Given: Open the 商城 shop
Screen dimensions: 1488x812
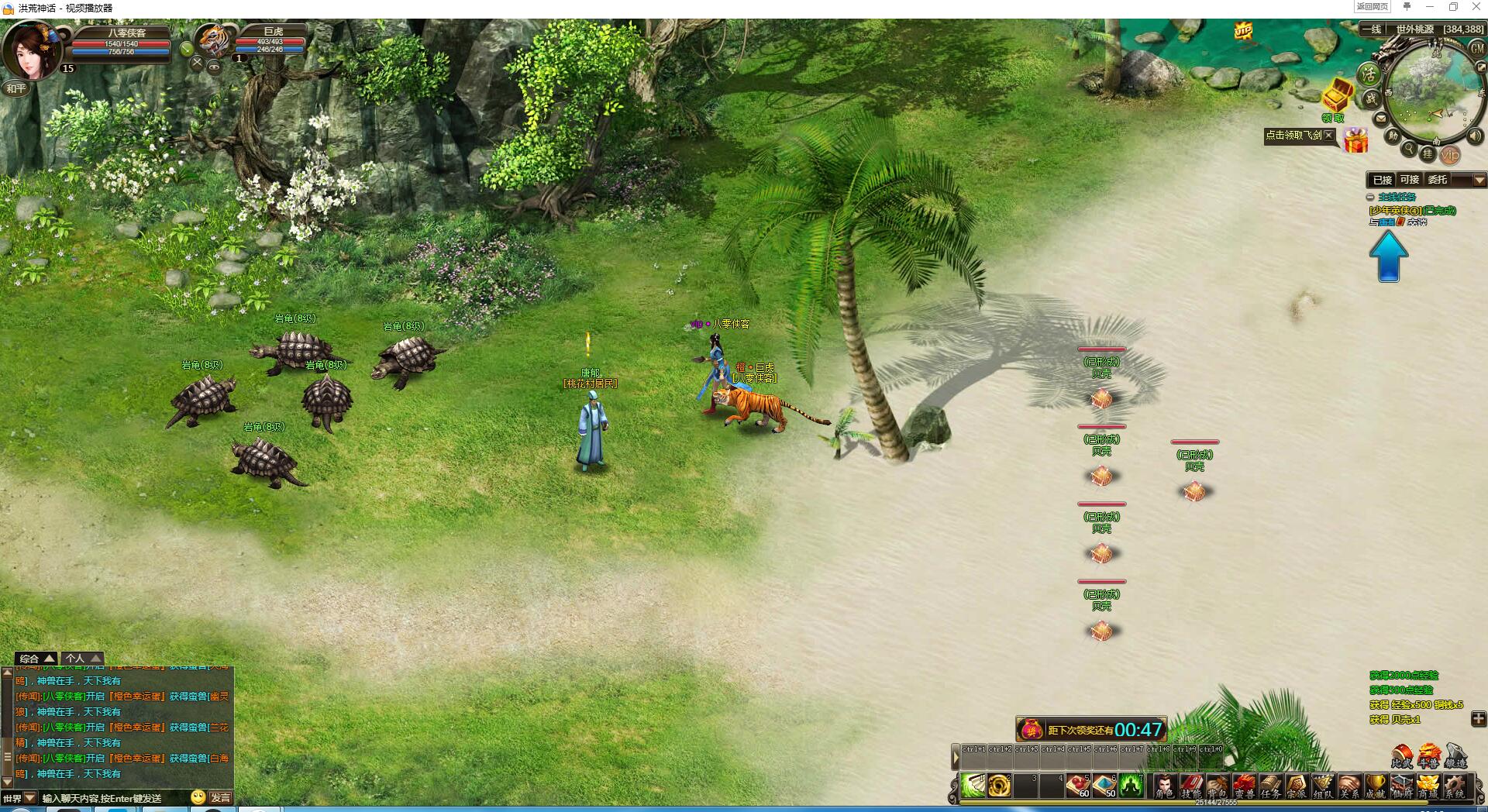Looking at the screenshot, I should 1428,786.
